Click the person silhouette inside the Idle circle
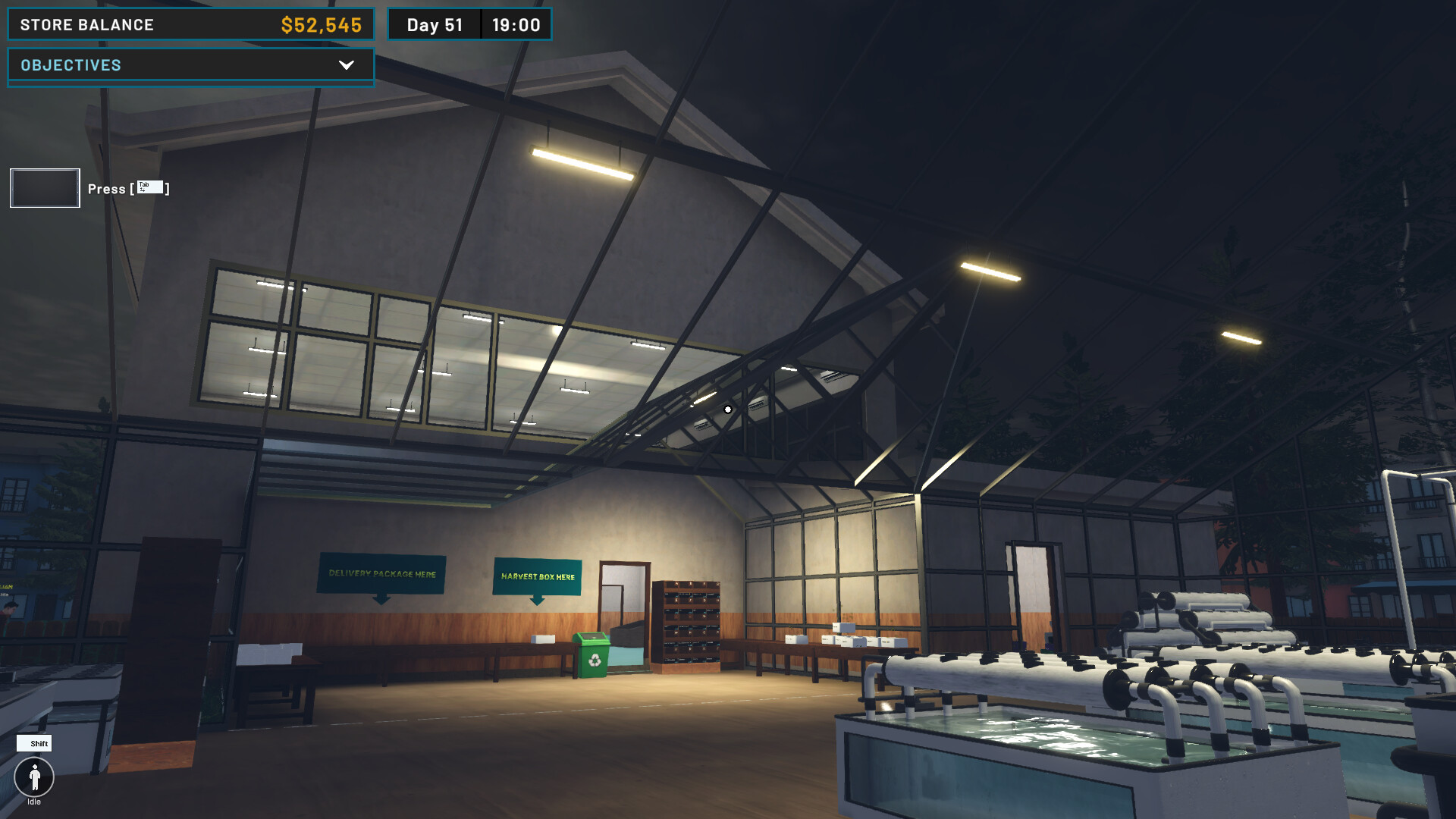 point(34,777)
